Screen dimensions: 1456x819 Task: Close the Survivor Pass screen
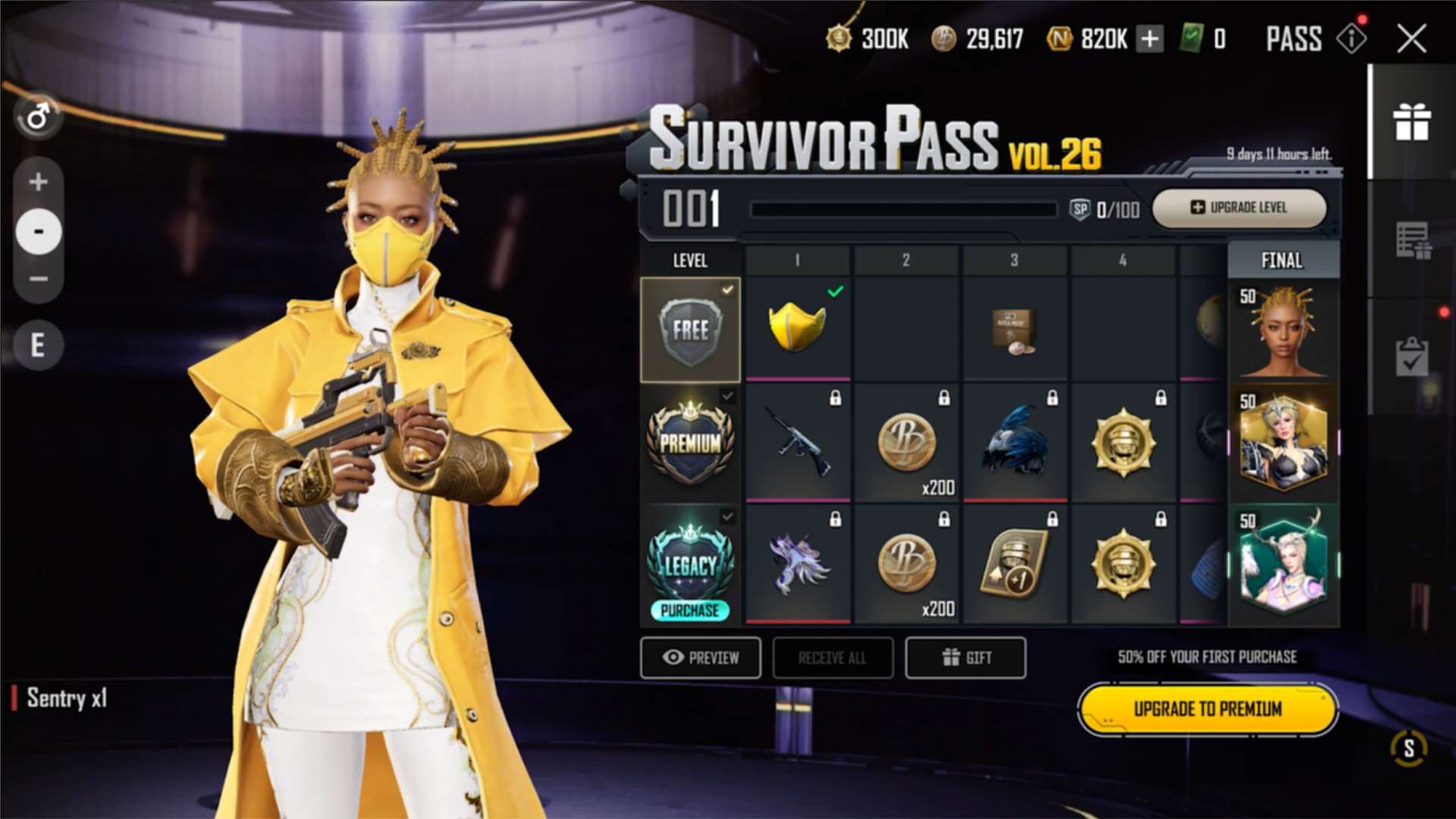click(x=1411, y=39)
